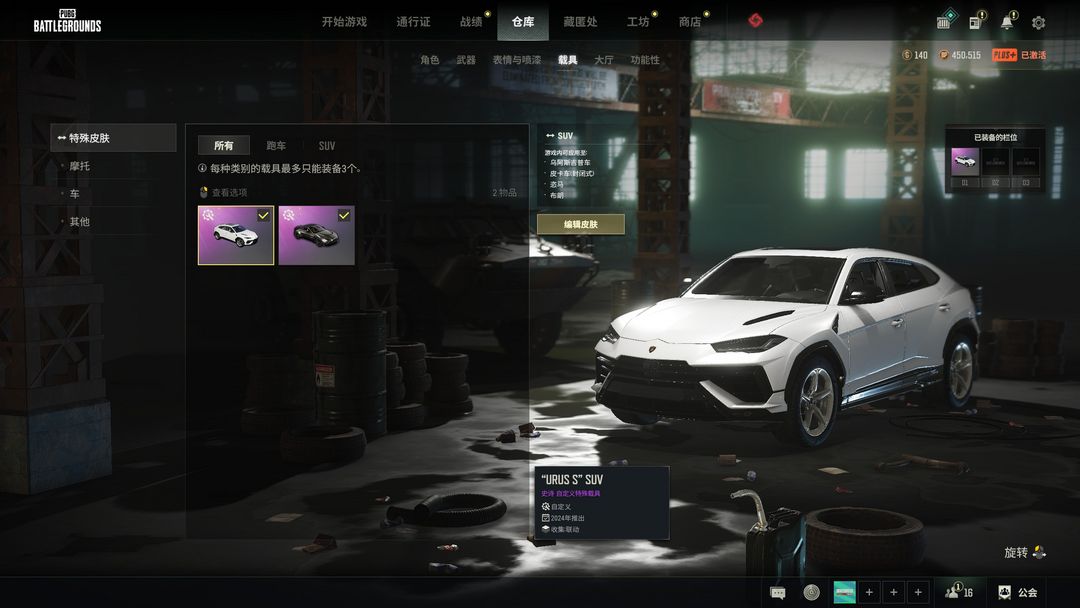Image resolution: width=1080 pixels, height=608 pixels.
Task: Go to the 藏匿处 section
Action: [580, 22]
